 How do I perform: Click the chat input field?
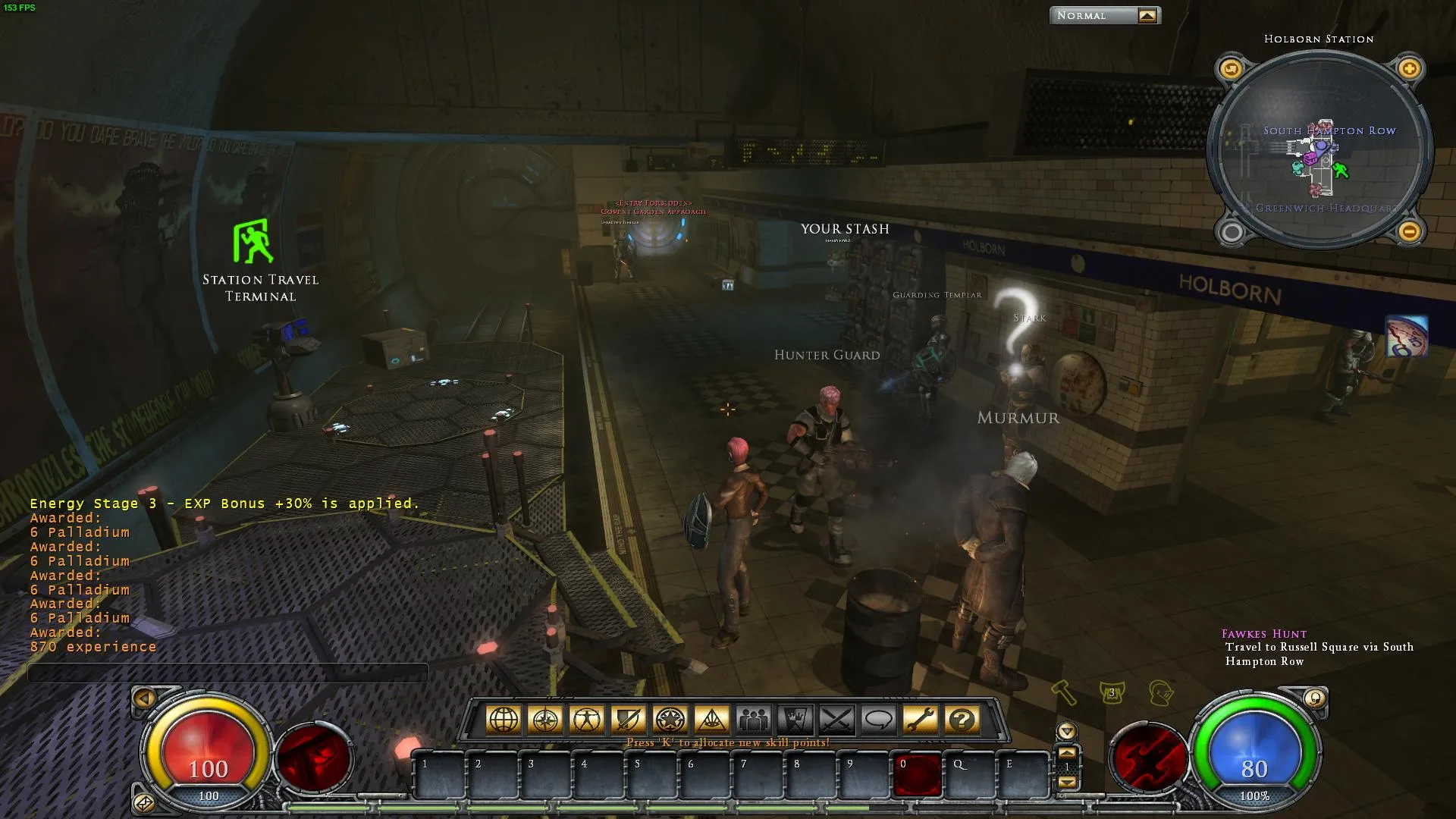coord(227,673)
